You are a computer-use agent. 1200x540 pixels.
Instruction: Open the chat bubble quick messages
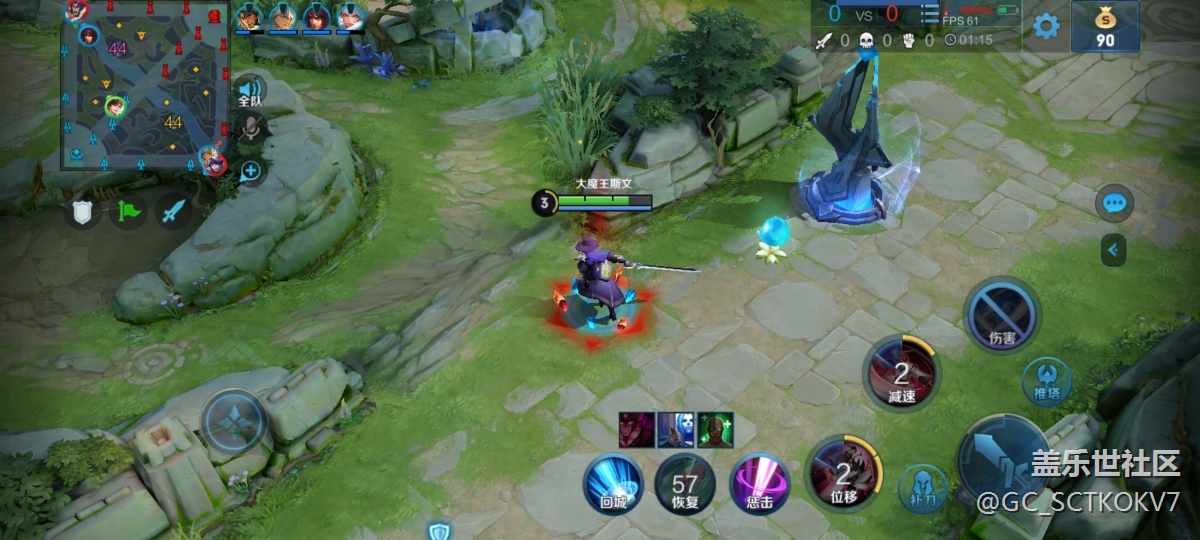pyautogui.click(x=1114, y=203)
